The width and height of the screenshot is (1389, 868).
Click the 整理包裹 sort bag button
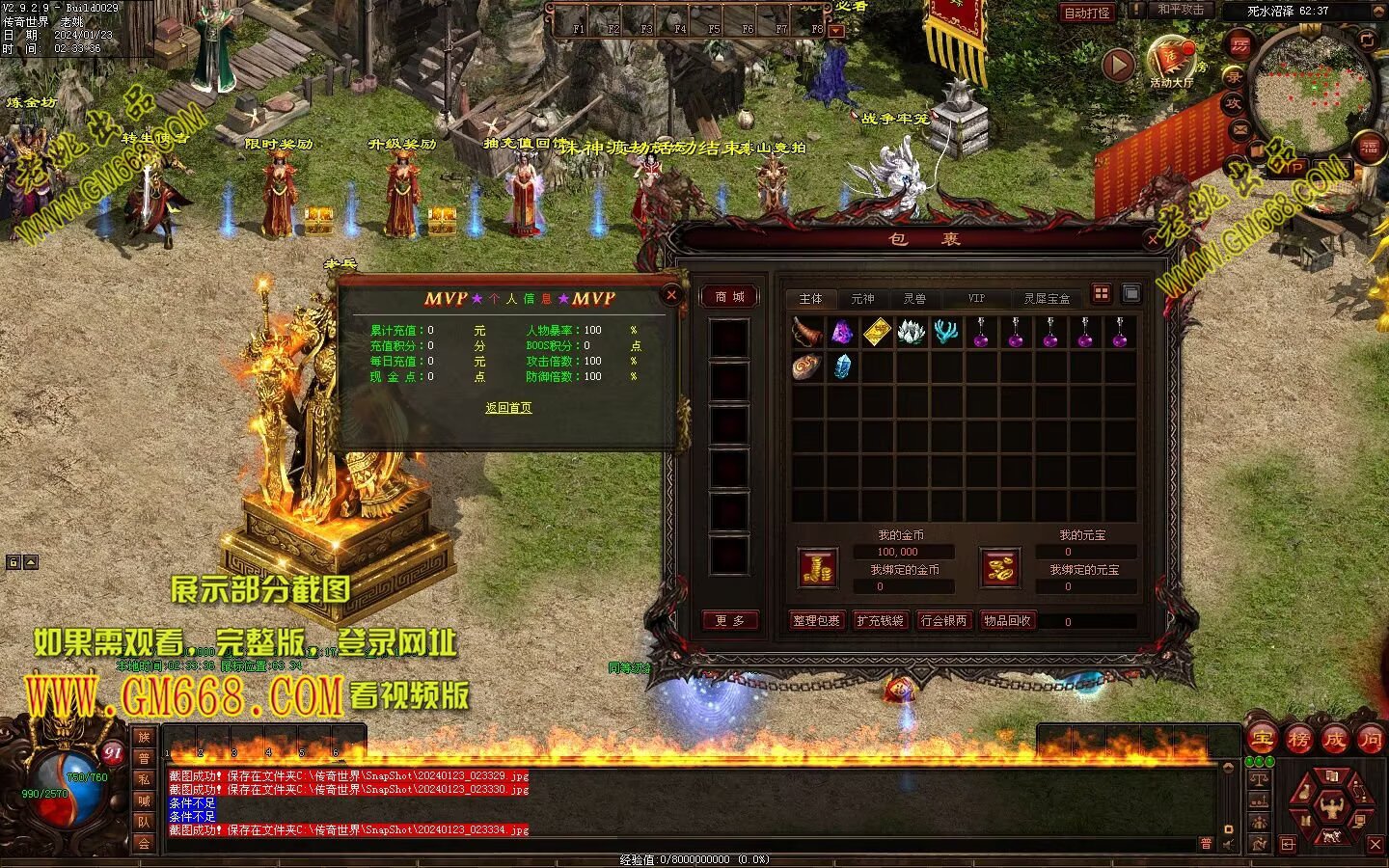coord(816,620)
